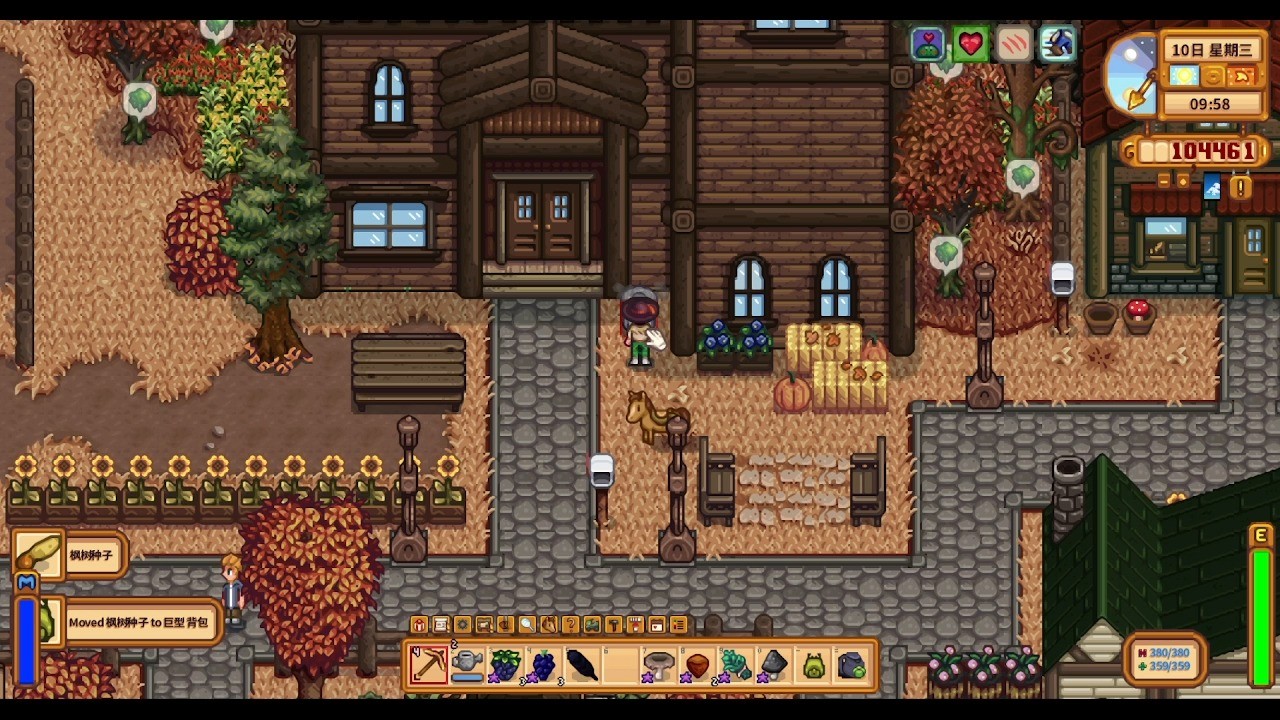Click the red claw scratches buff icon

point(1013,44)
